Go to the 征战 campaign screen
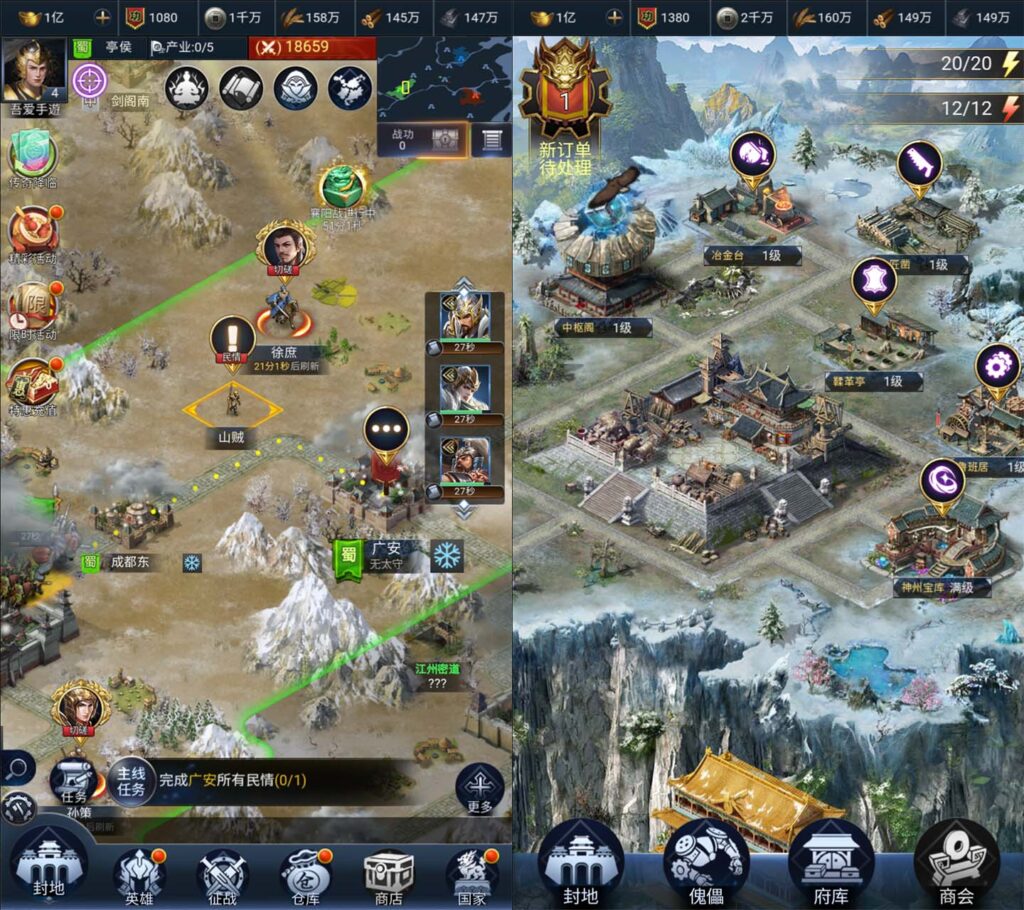The height and width of the screenshot is (910, 1024). 222,872
